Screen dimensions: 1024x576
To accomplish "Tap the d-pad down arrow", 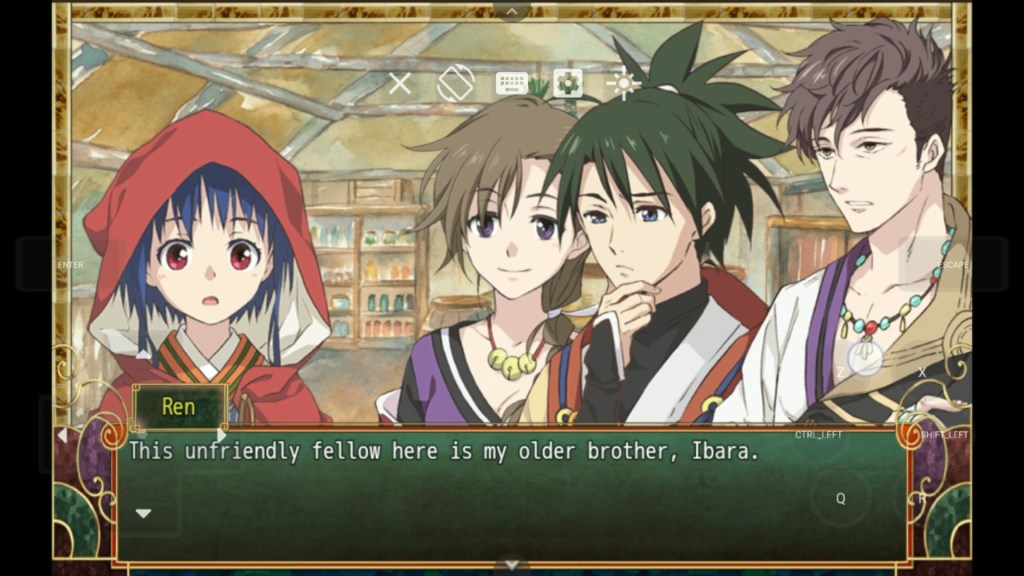I will (x=143, y=513).
